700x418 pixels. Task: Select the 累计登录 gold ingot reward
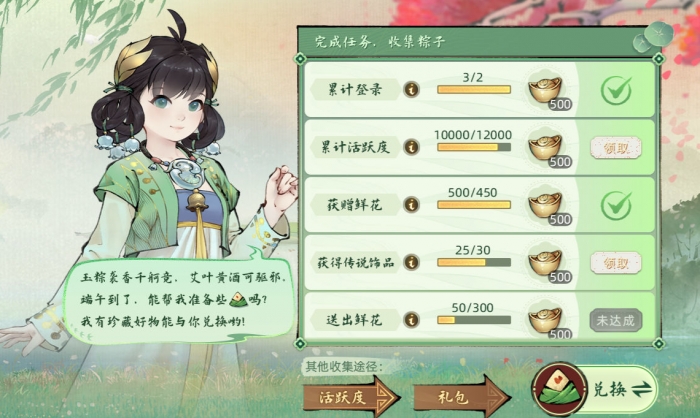(x=546, y=89)
